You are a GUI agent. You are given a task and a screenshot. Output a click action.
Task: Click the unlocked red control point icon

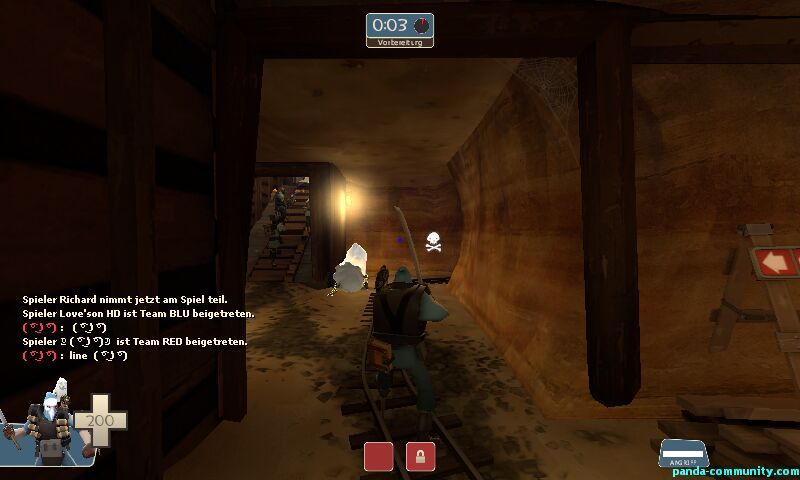(378, 456)
